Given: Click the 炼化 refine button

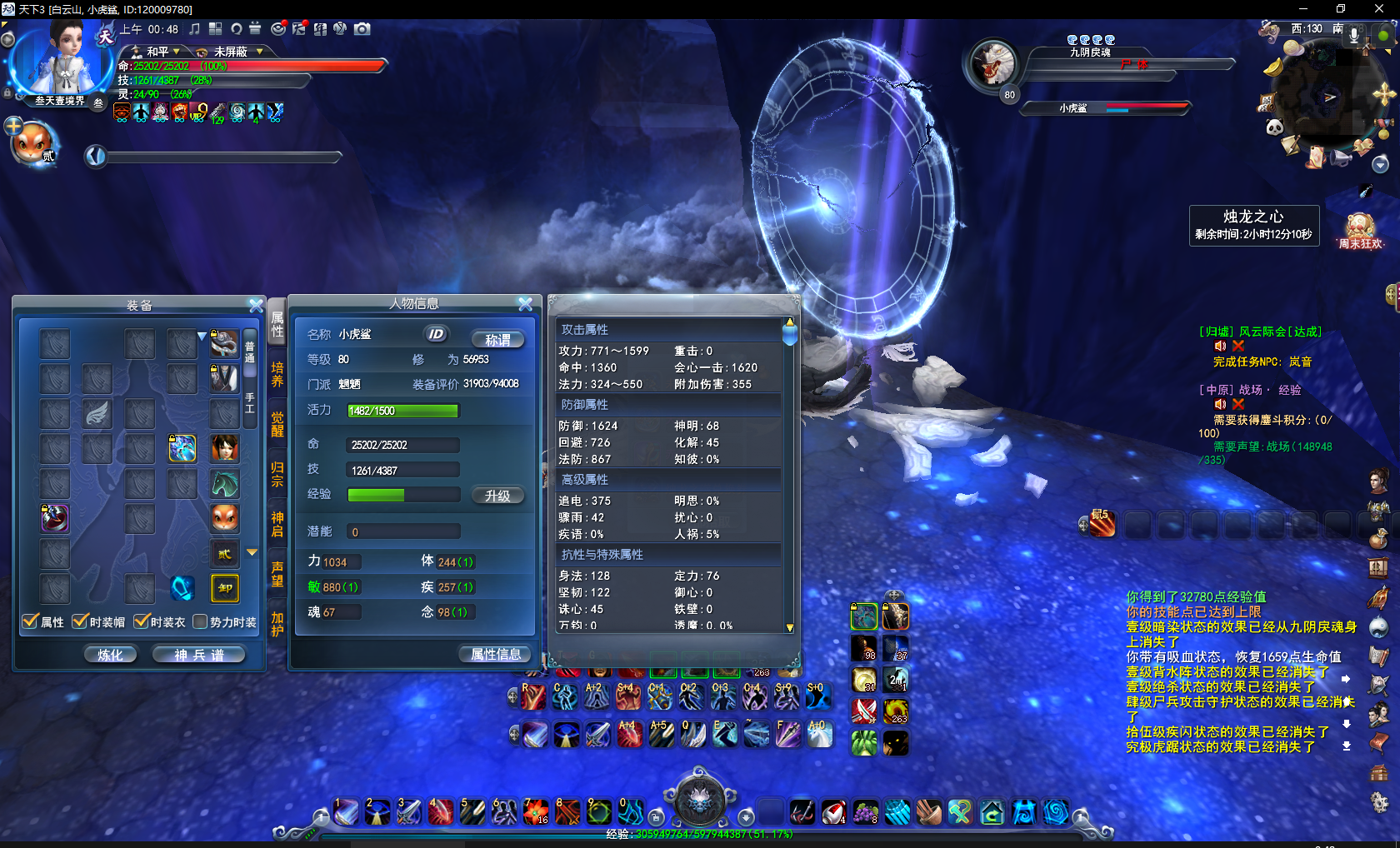Looking at the screenshot, I should pyautogui.click(x=110, y=655).
